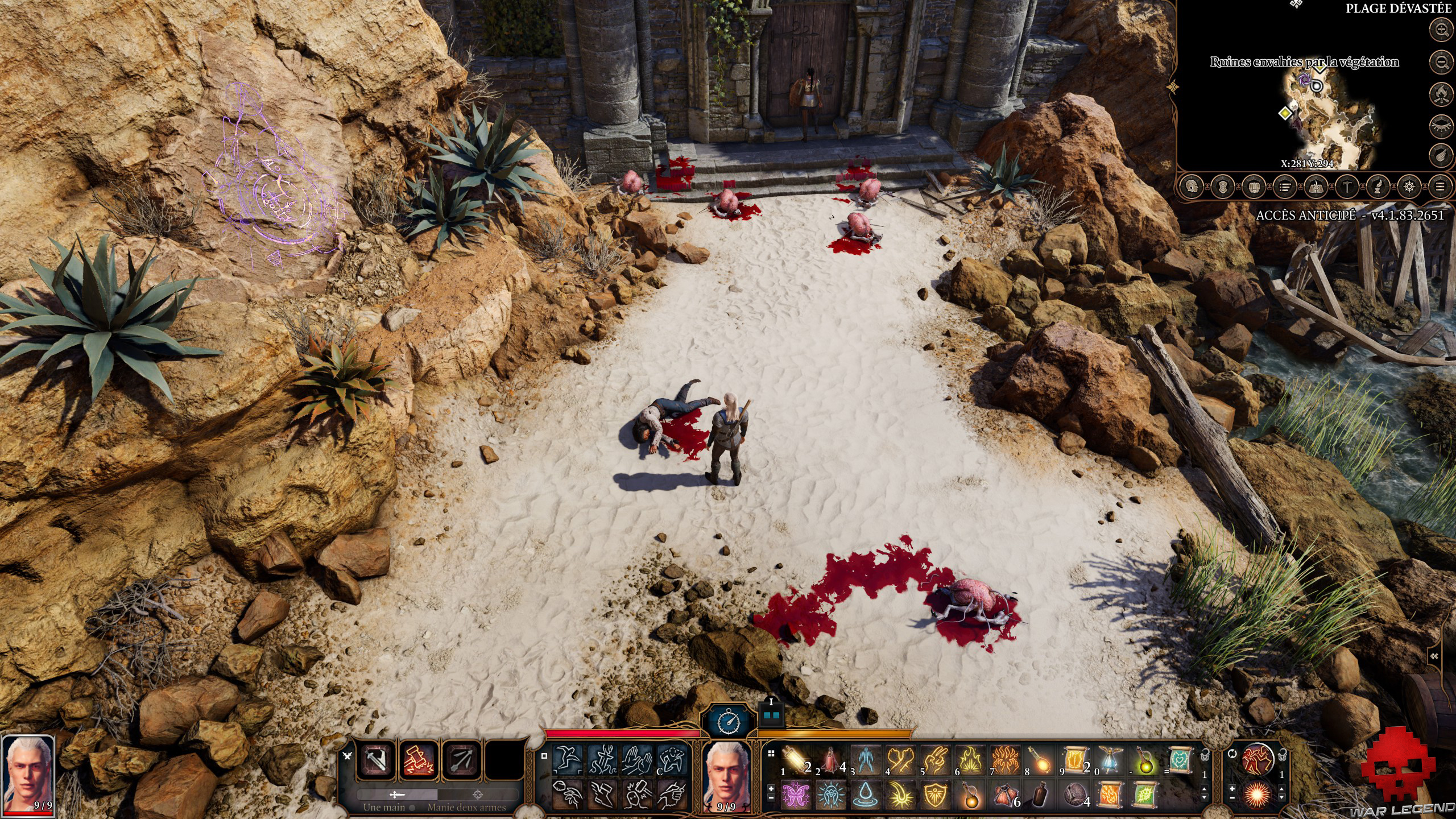Select the ranged arrows attack slot

coord(461,760)
